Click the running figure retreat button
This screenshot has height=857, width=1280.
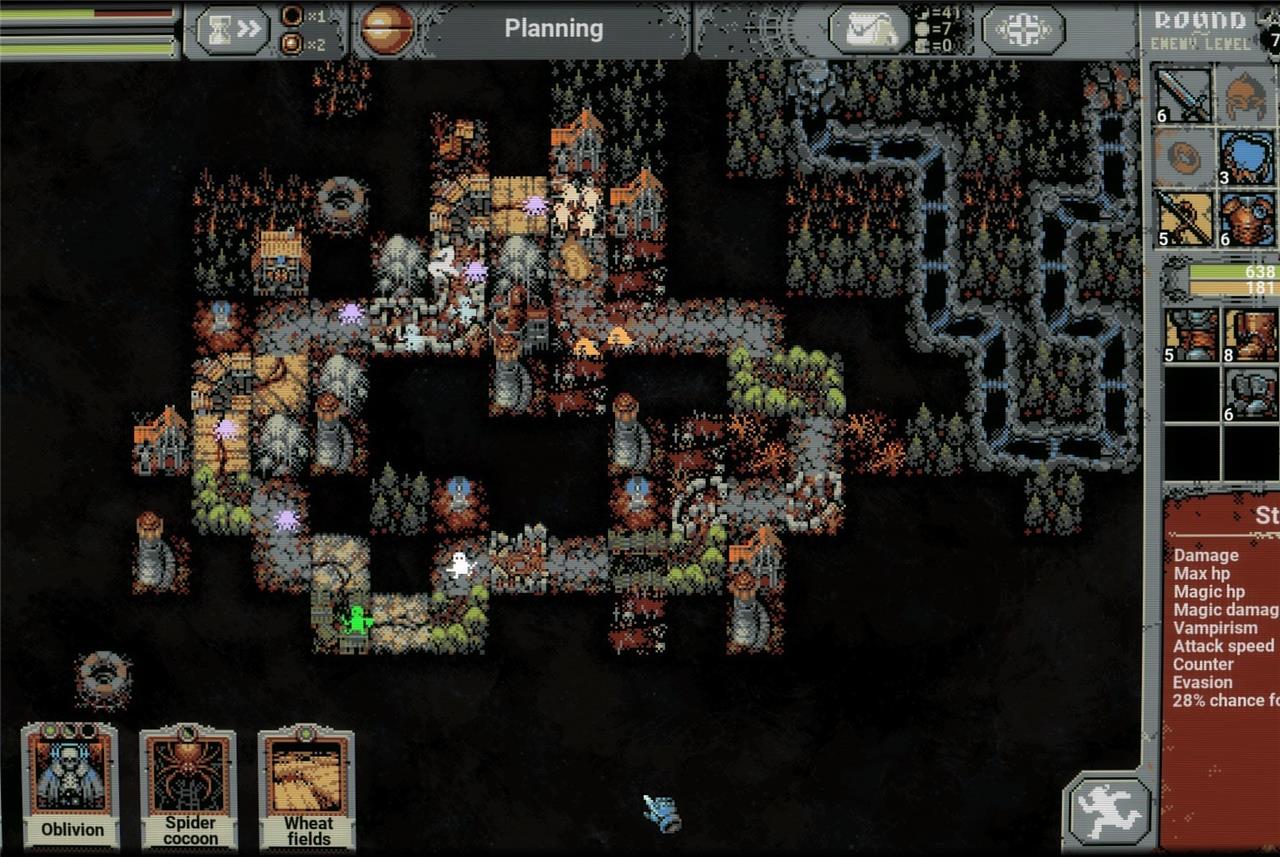(1107, 808)
